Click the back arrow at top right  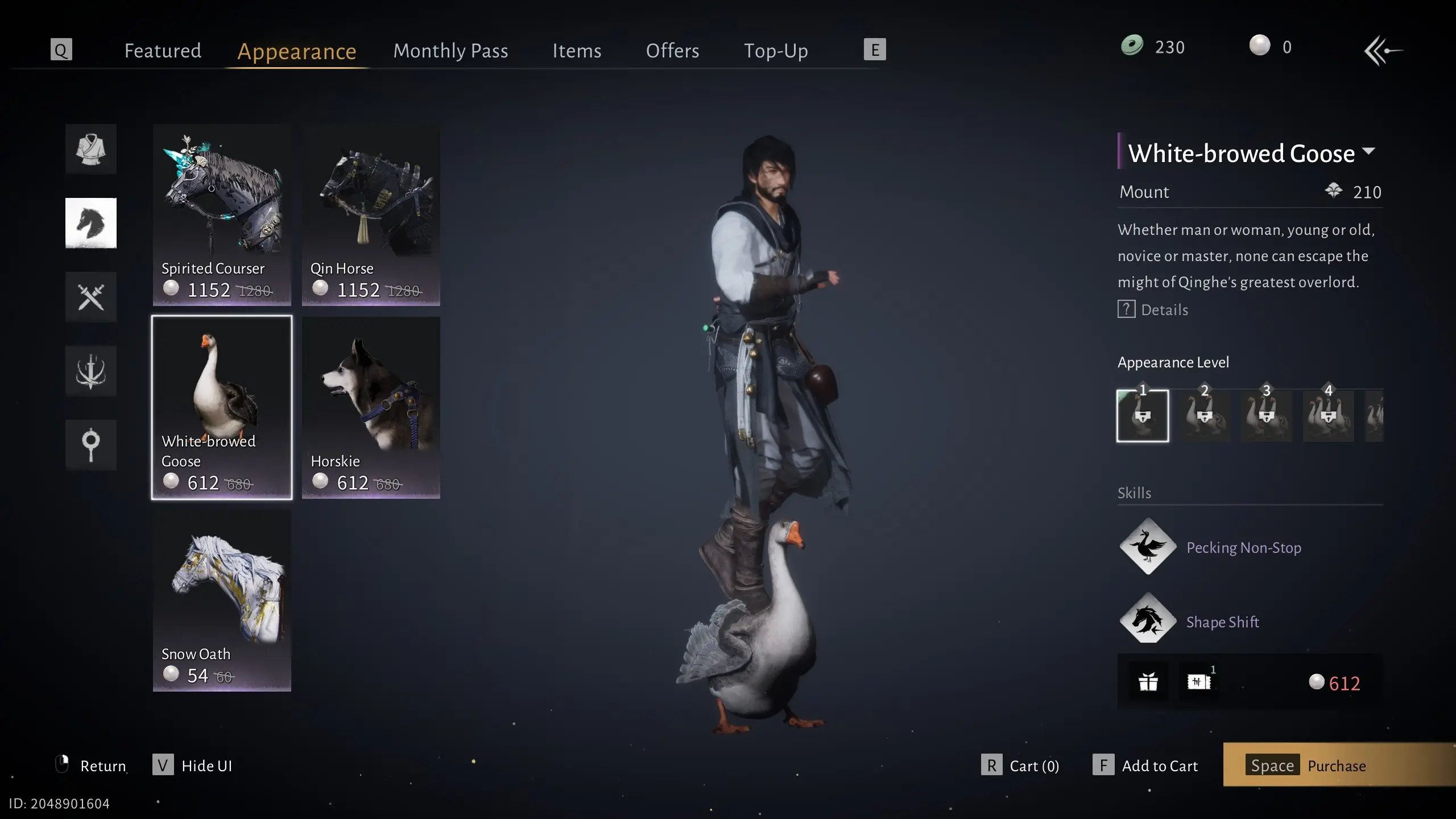pos(1383,51)
